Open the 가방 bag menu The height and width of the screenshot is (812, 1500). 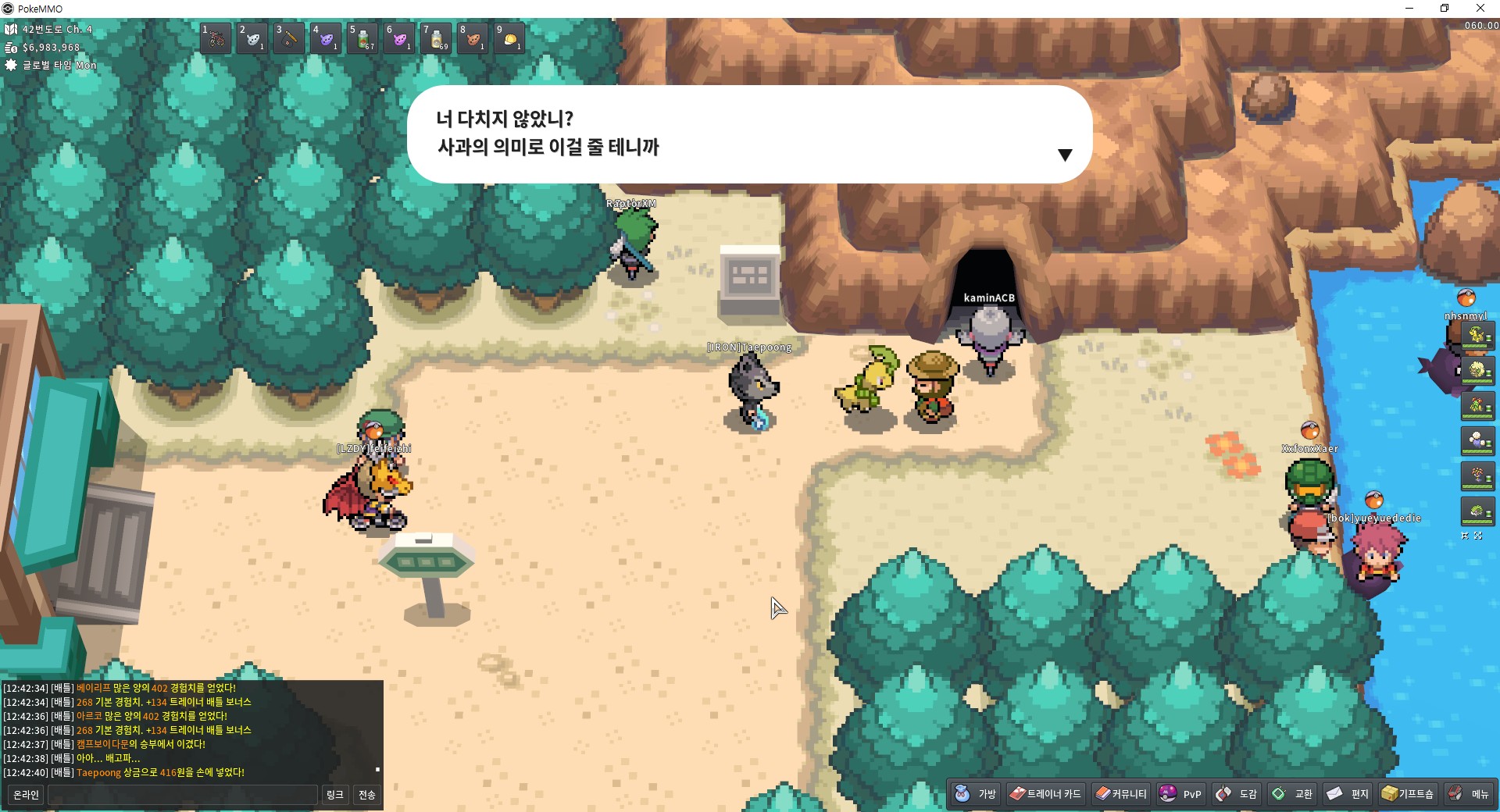[976, 794]
